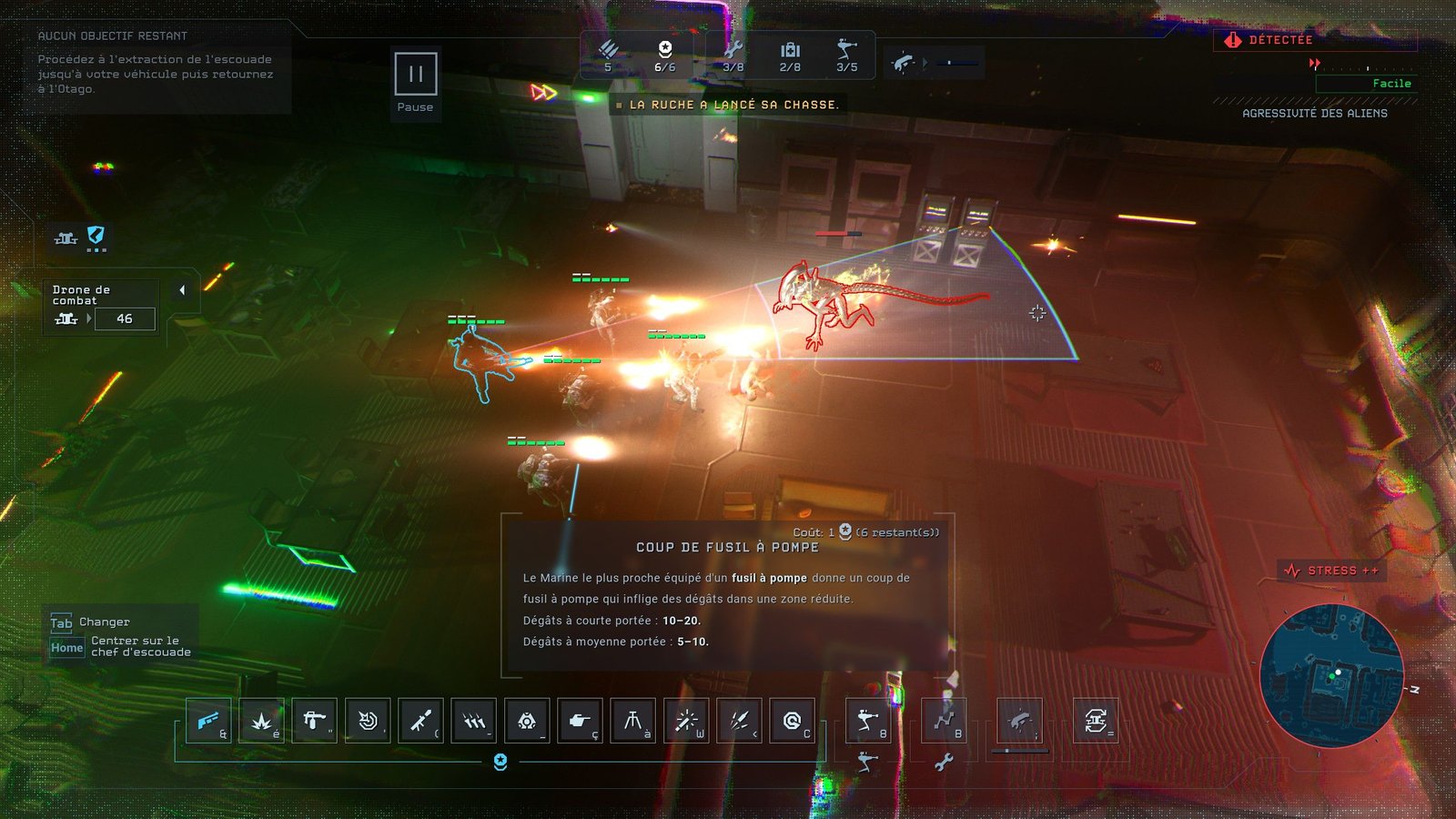Activate the spiral icon ability
This screenshot has height=819, width=1456.
click(793, 721)
